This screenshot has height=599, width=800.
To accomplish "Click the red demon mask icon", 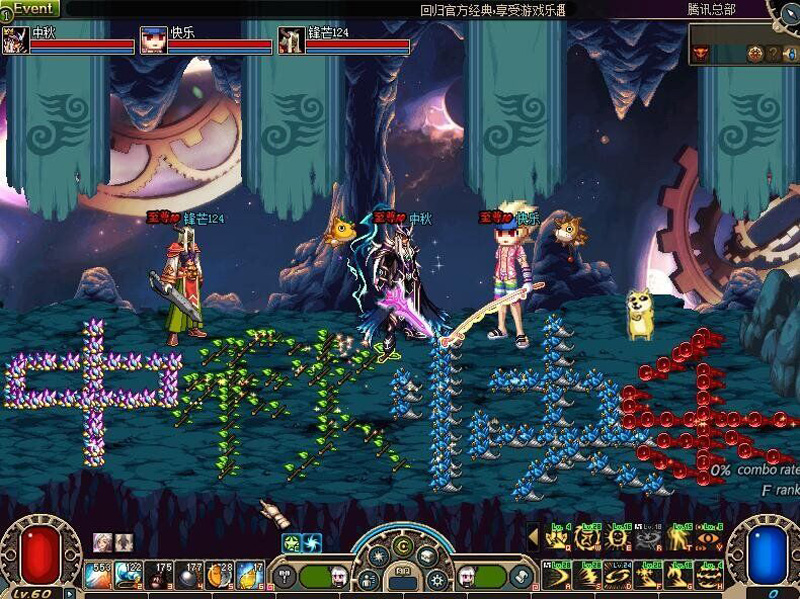I will (x=701, y=53).
